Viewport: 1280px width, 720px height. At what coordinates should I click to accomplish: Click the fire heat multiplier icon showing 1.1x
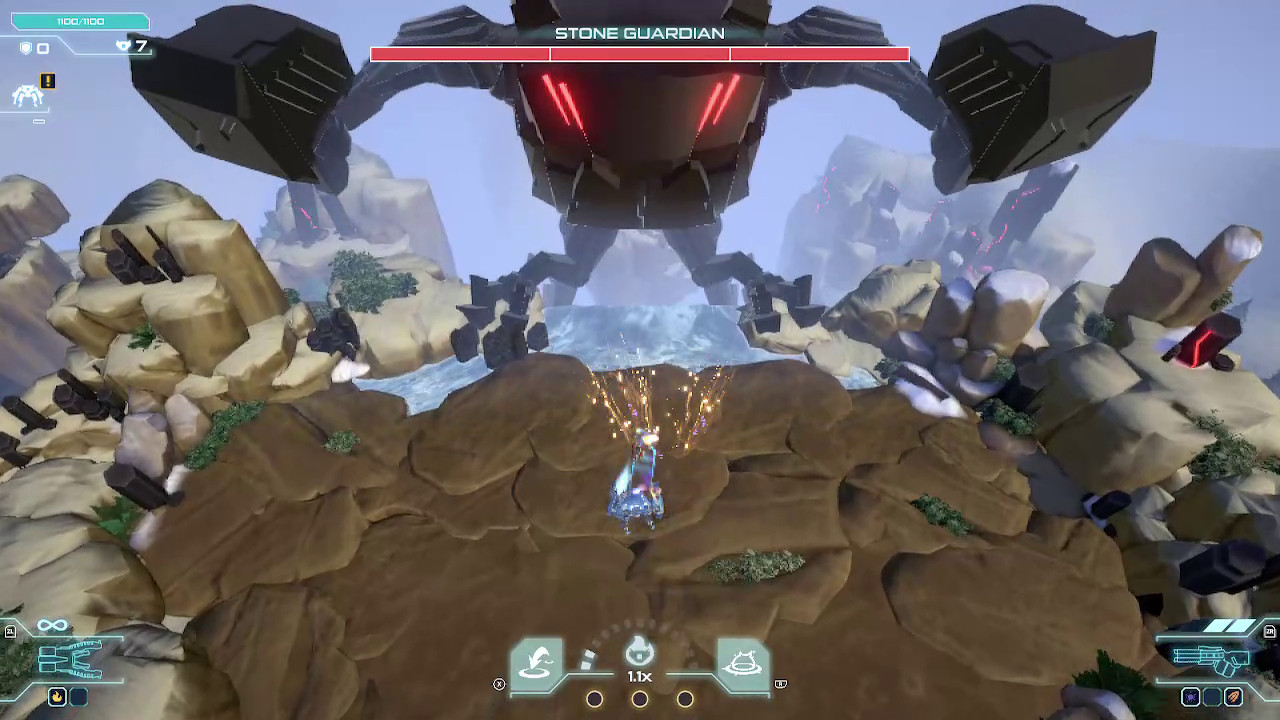[638, 652]
